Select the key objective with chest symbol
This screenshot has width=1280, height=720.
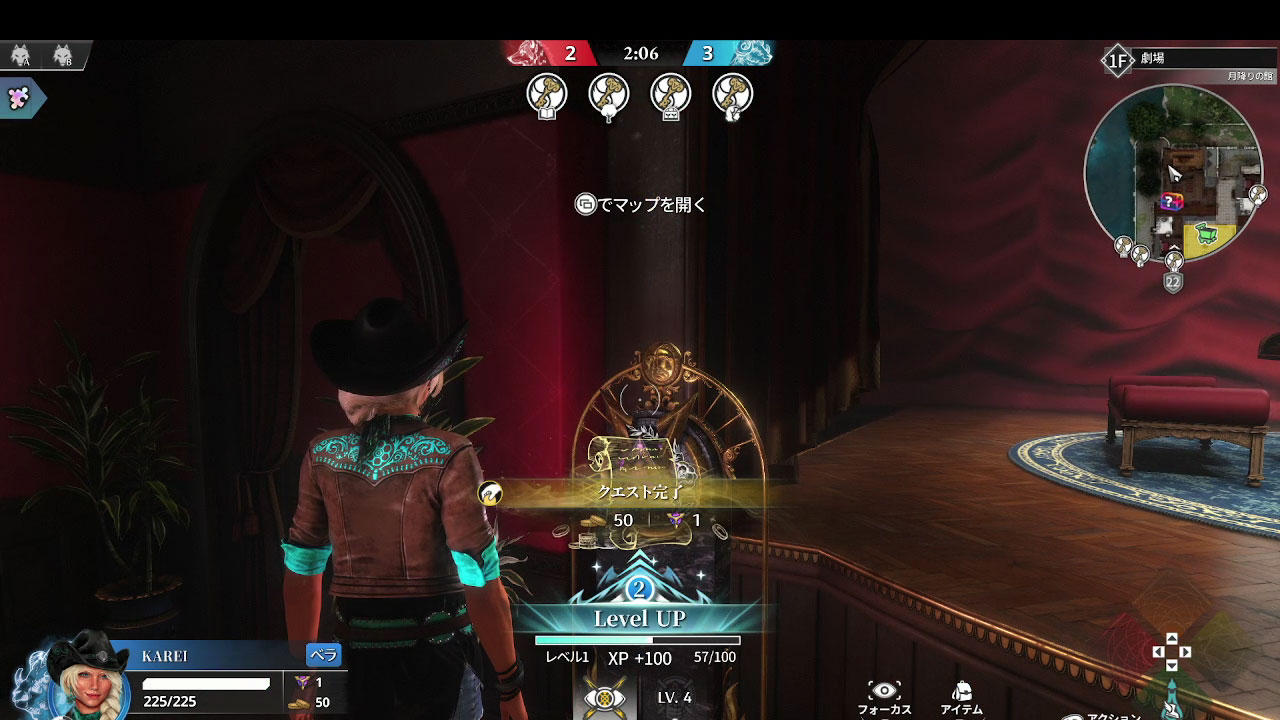point(671,95)
